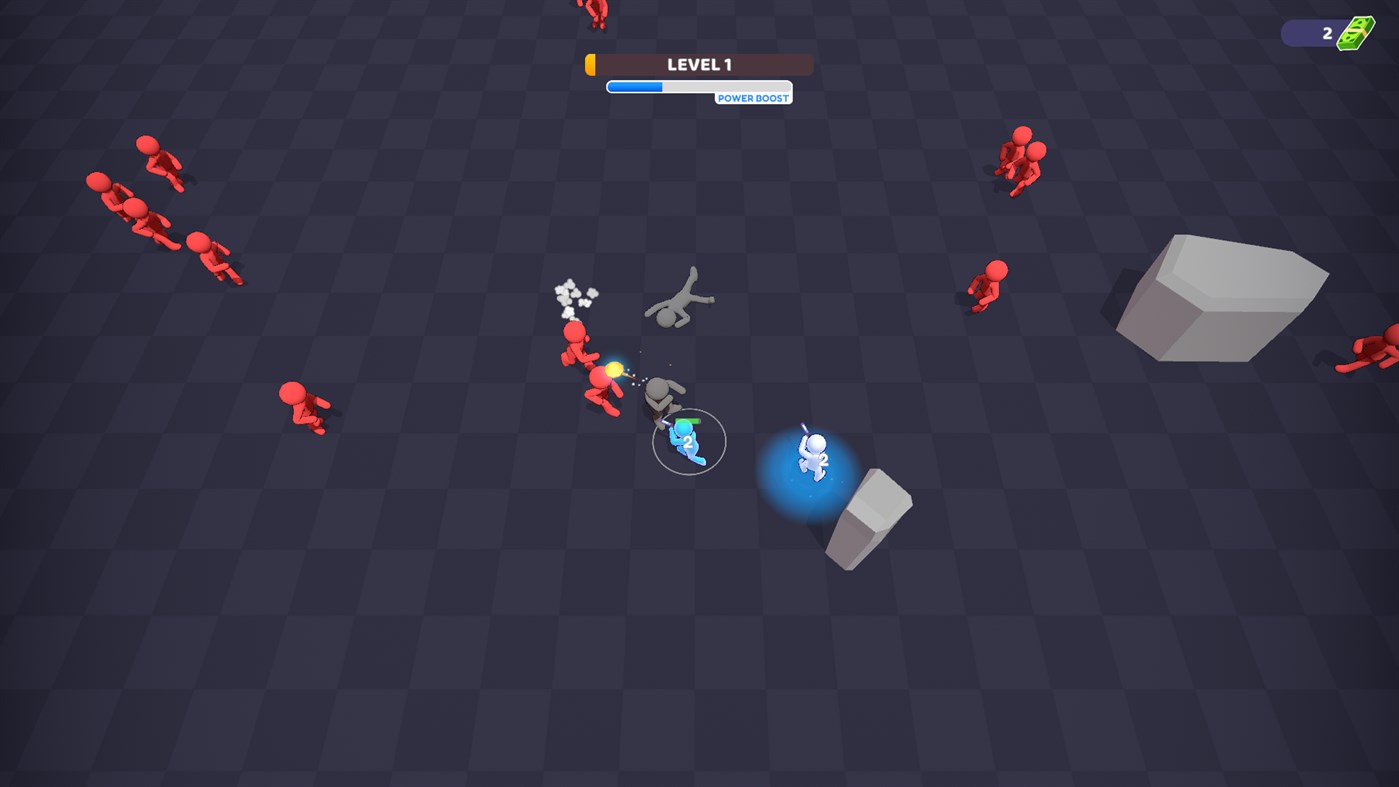1399x787 pixels.
Task: Select the orange banner cap beside Level 1
Action: point(590,63)
